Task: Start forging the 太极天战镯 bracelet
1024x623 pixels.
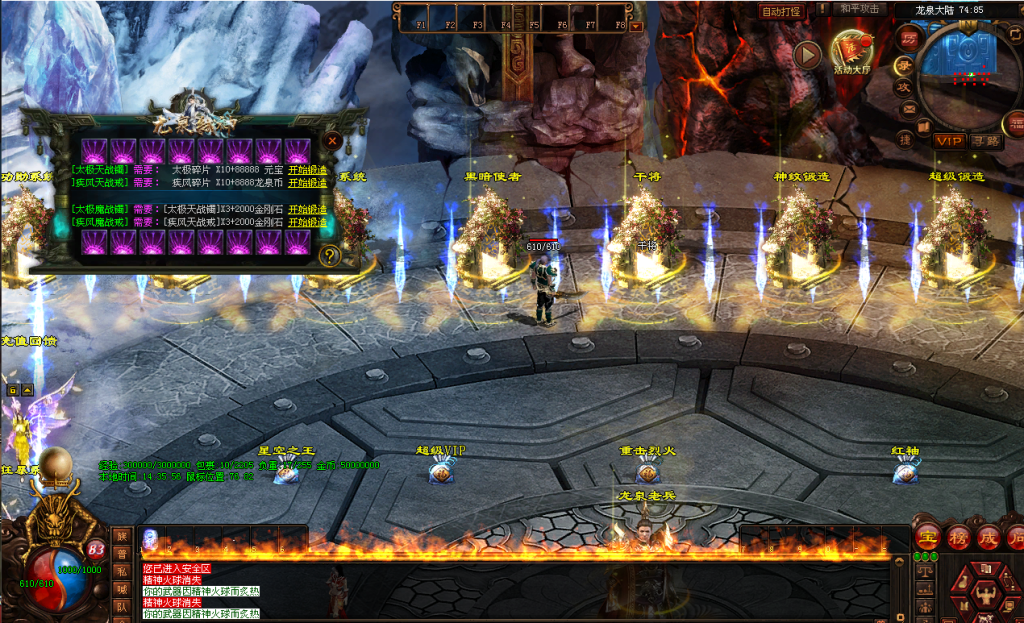Action: pyautogui.click(x=307, y=170)
